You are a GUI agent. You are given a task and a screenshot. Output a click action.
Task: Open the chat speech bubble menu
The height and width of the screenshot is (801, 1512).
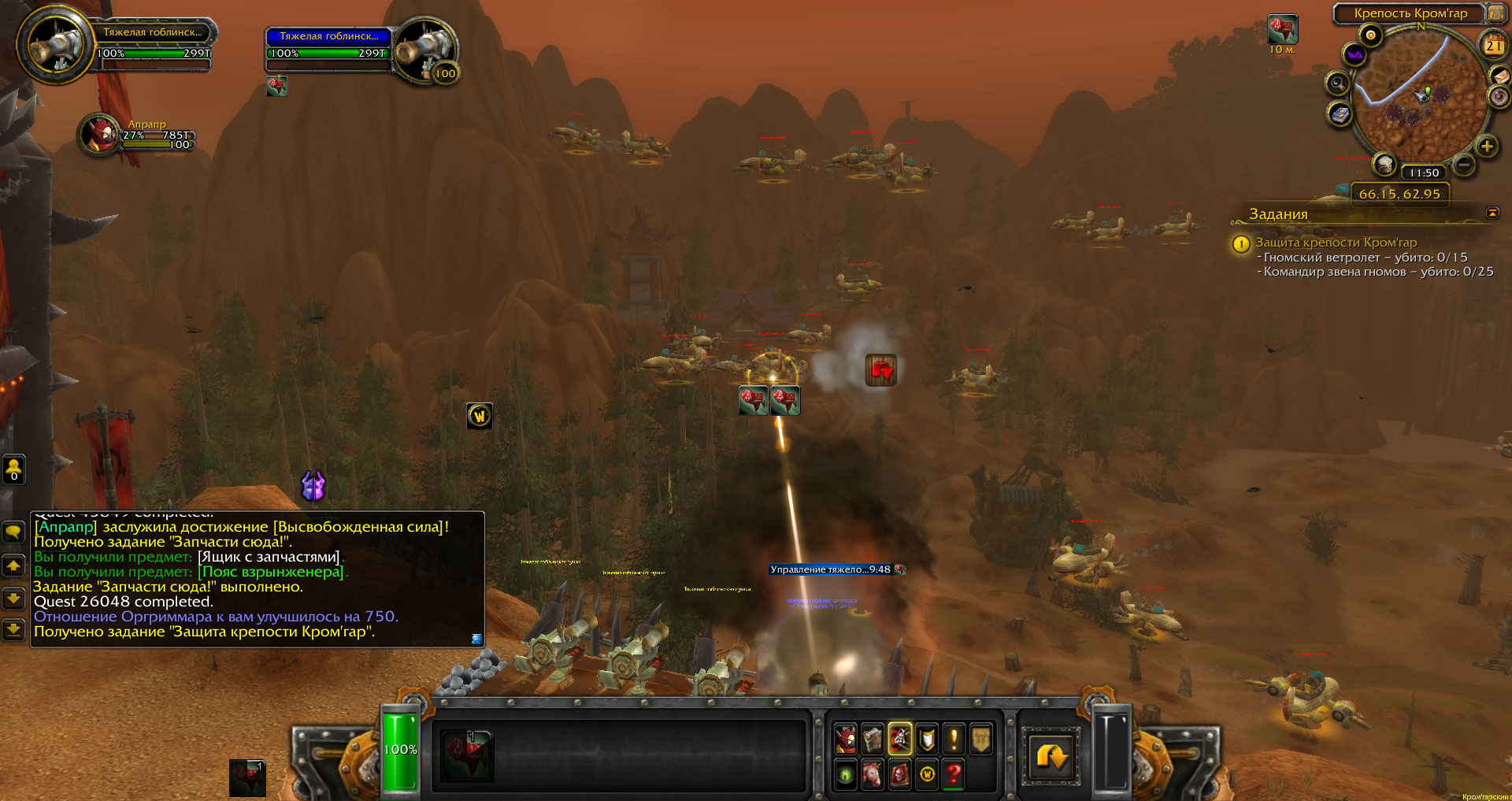tap(13, 532)
